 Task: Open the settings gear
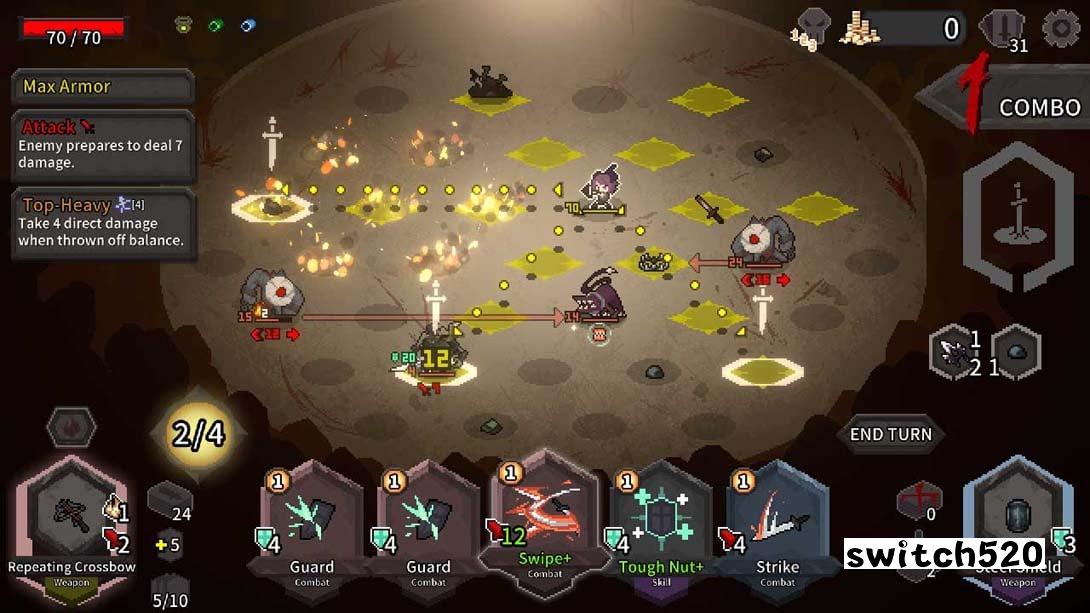(1061, 28)
